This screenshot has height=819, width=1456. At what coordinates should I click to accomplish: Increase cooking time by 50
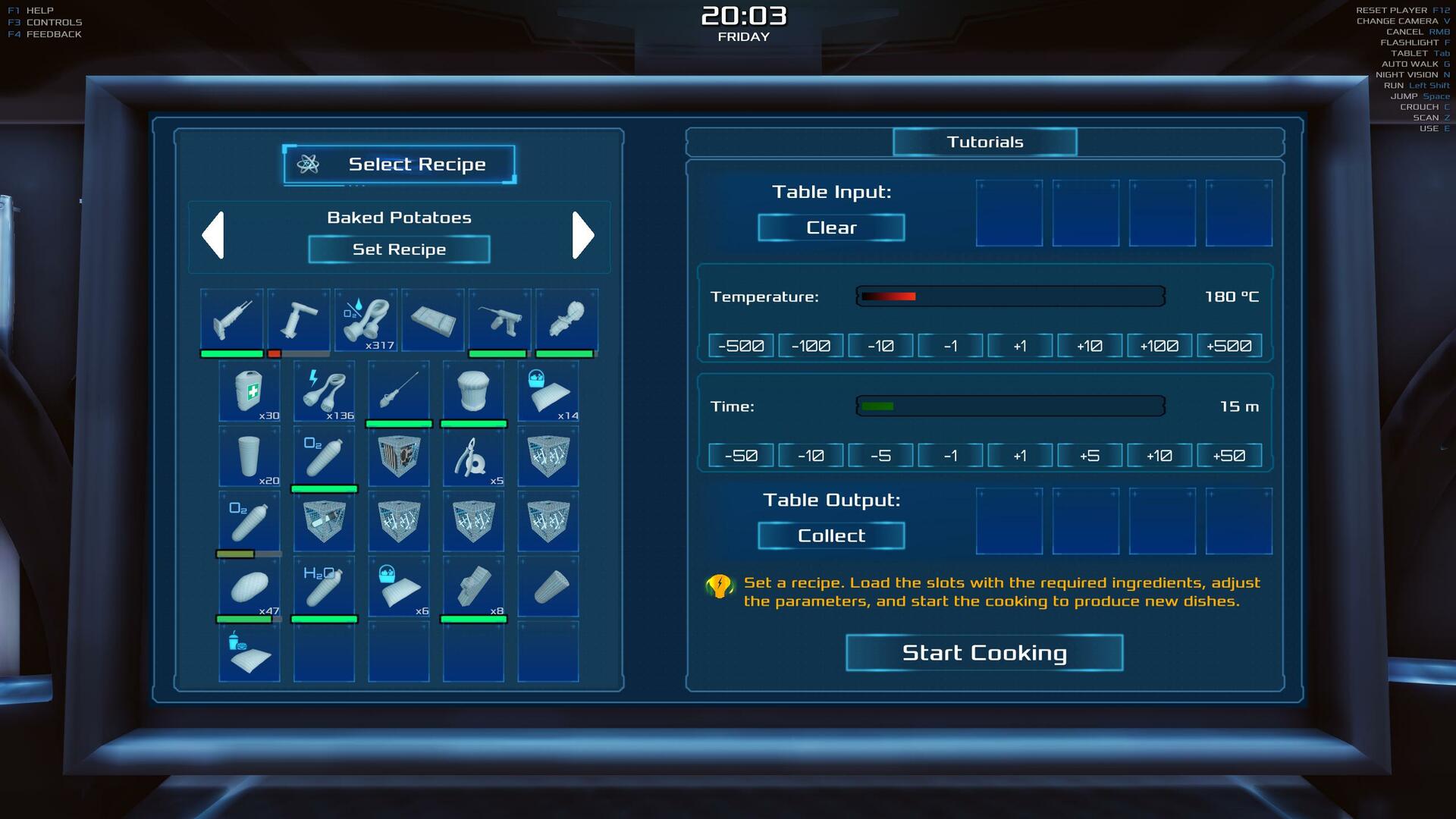[x=1229, y=456]
